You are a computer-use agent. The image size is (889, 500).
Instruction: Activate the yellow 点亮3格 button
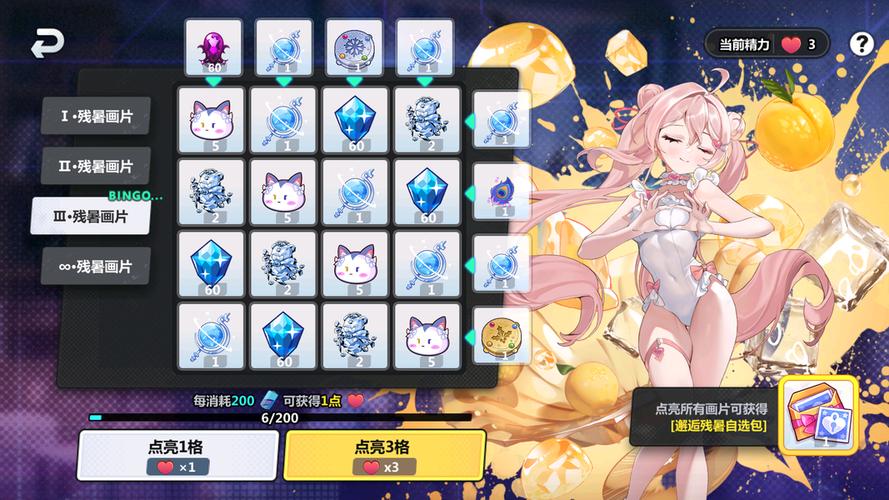tap(385, 455)
